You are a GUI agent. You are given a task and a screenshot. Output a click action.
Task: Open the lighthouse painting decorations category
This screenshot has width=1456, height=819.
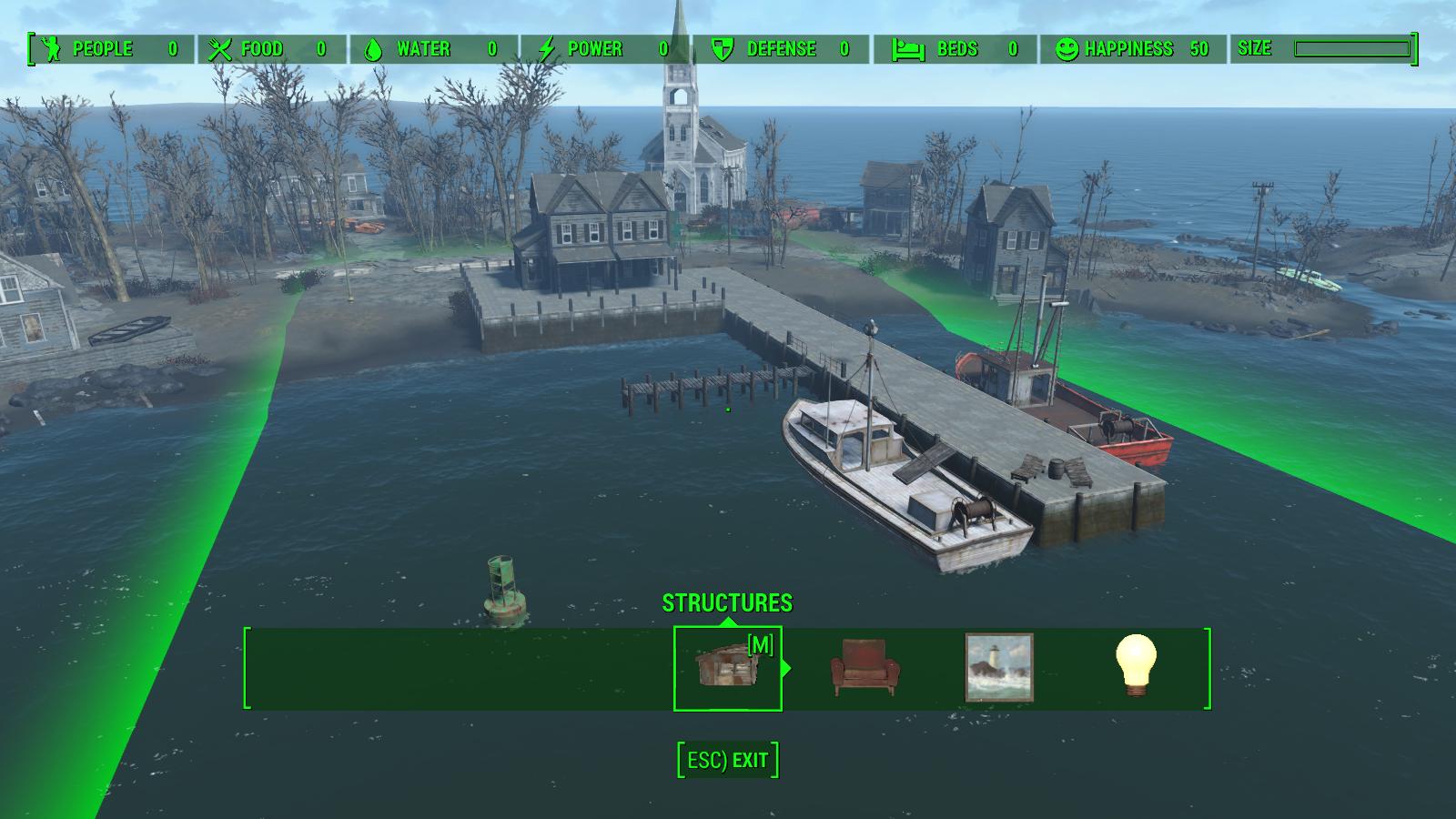click(x=998, y=668)
